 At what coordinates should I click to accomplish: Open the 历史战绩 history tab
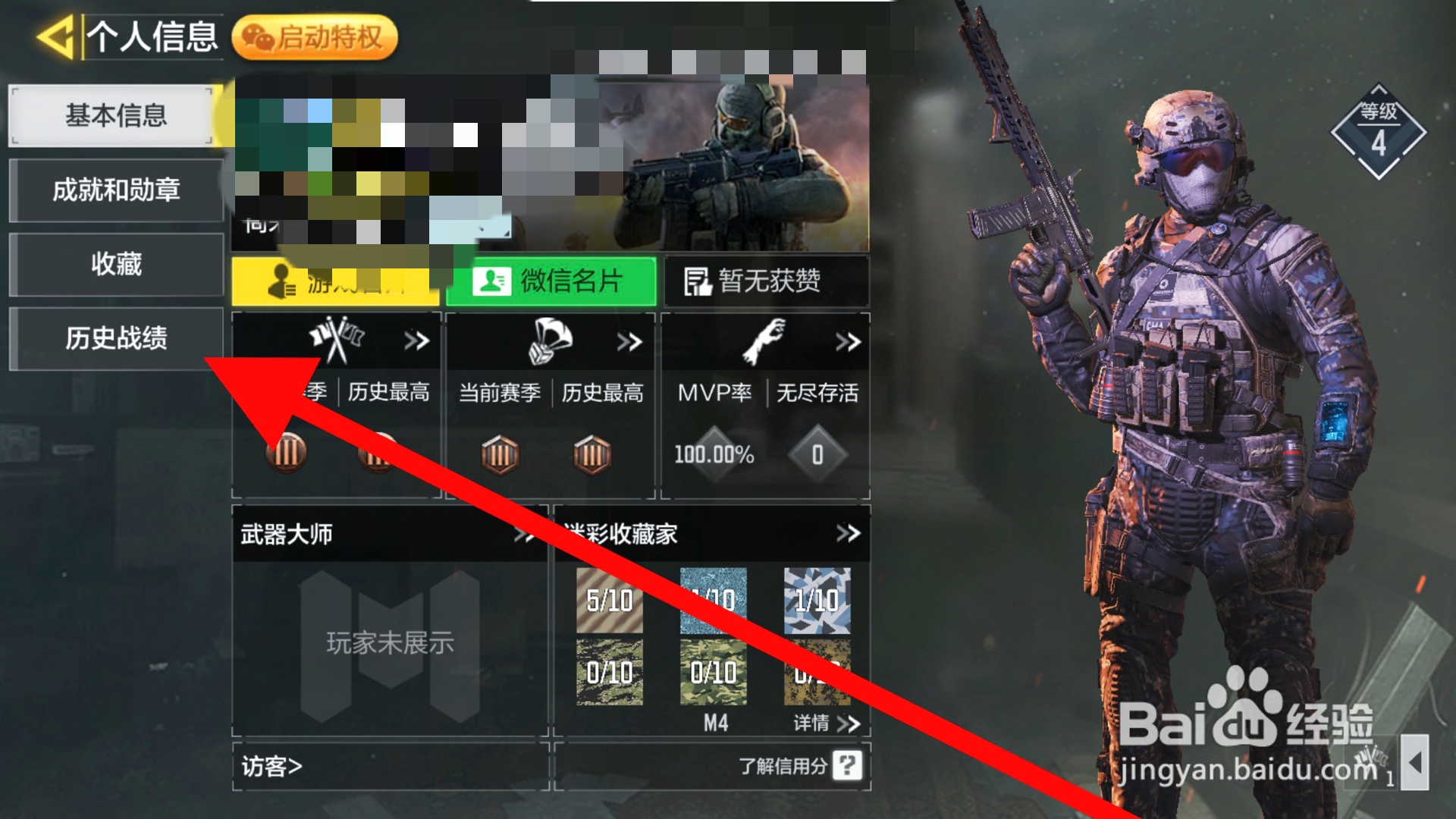[115, 337]
